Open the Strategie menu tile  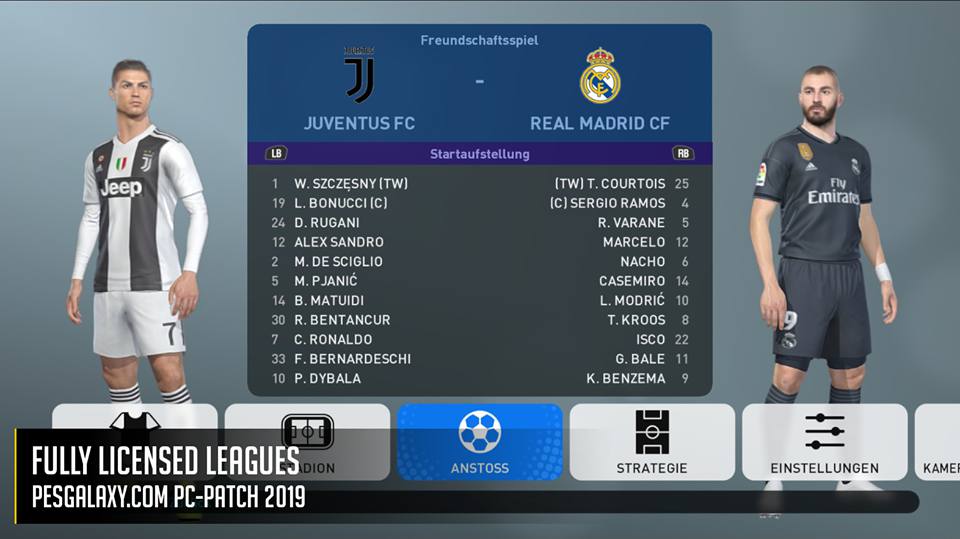coord(652,441)
